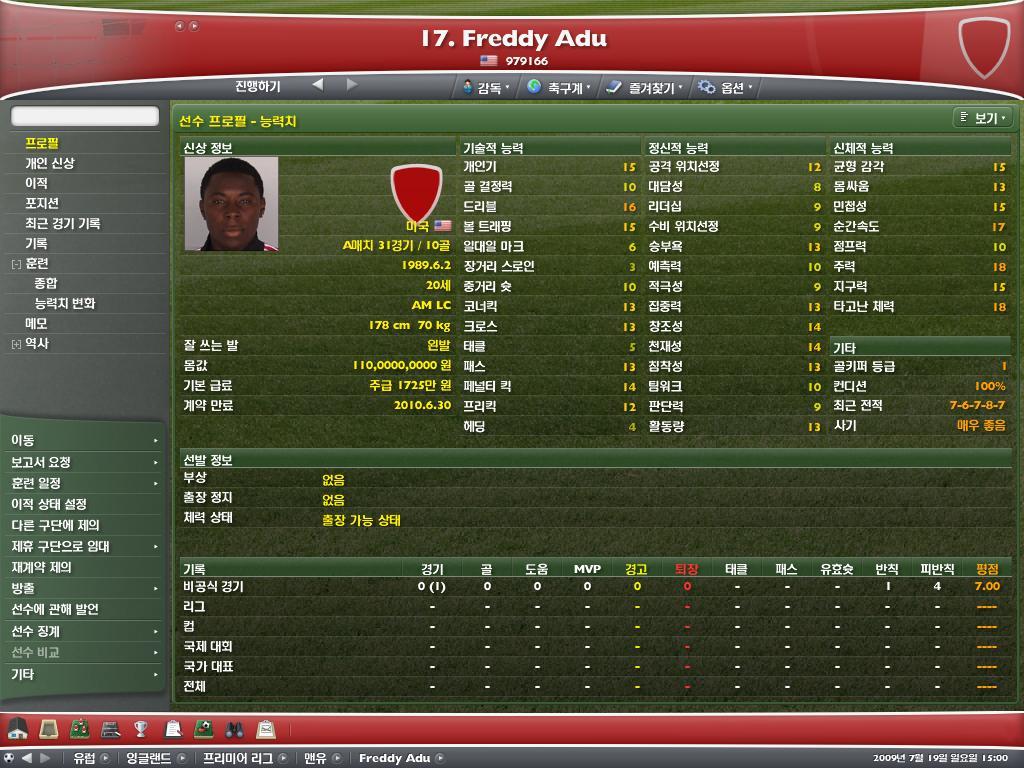Image resolution: width=1024 pixels, height=768 pixels.
Task: Open the 이적 transfer section
Action: [36, 183]
